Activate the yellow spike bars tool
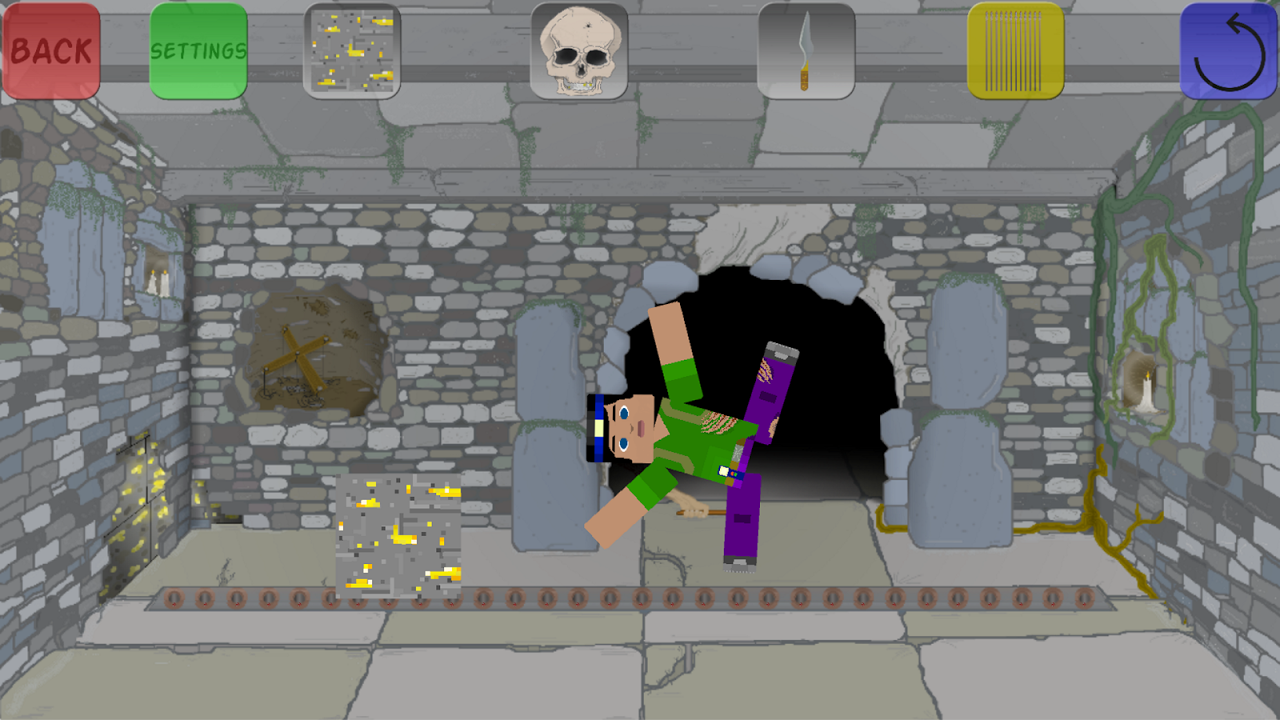1280x720 pixels. 1015,50
